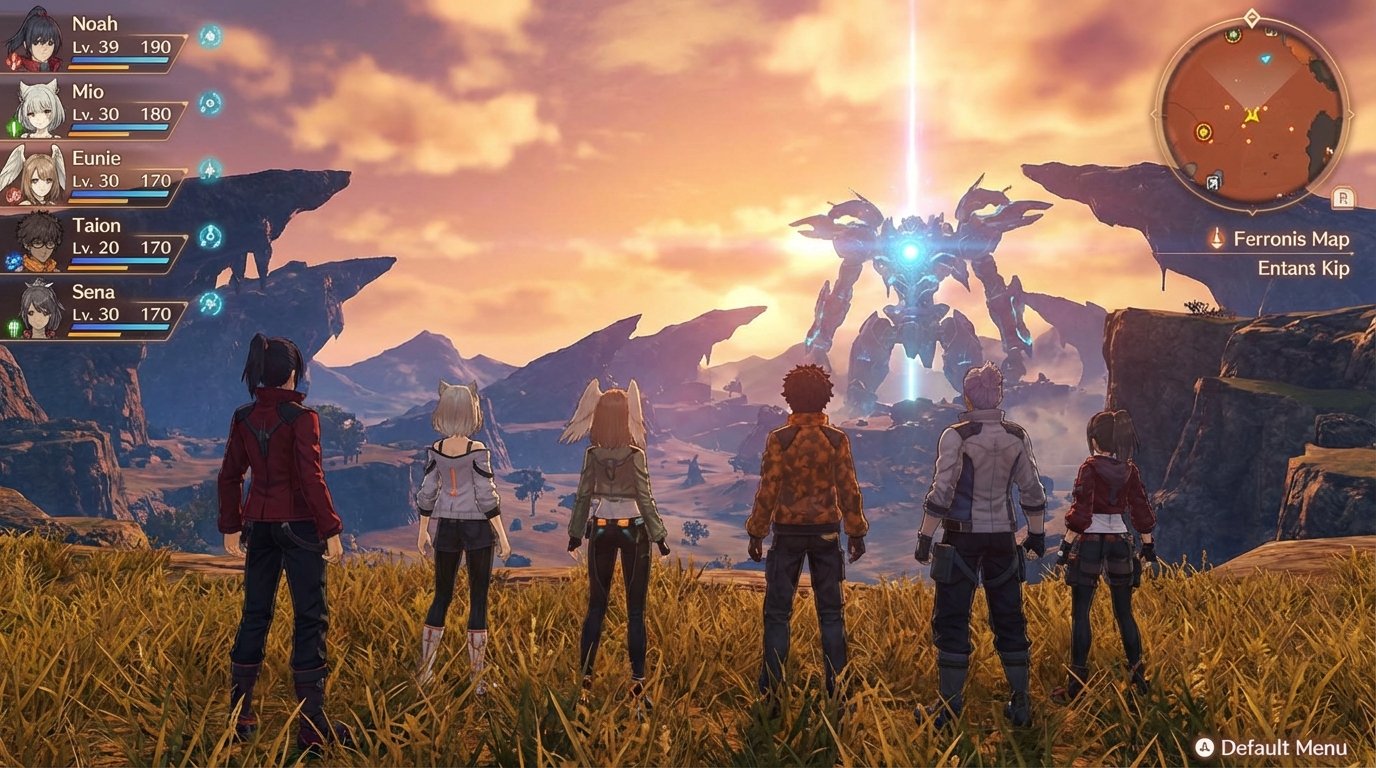
Task: Expand the right chevron on the minimap ring
Action: tap(1353, 113)
